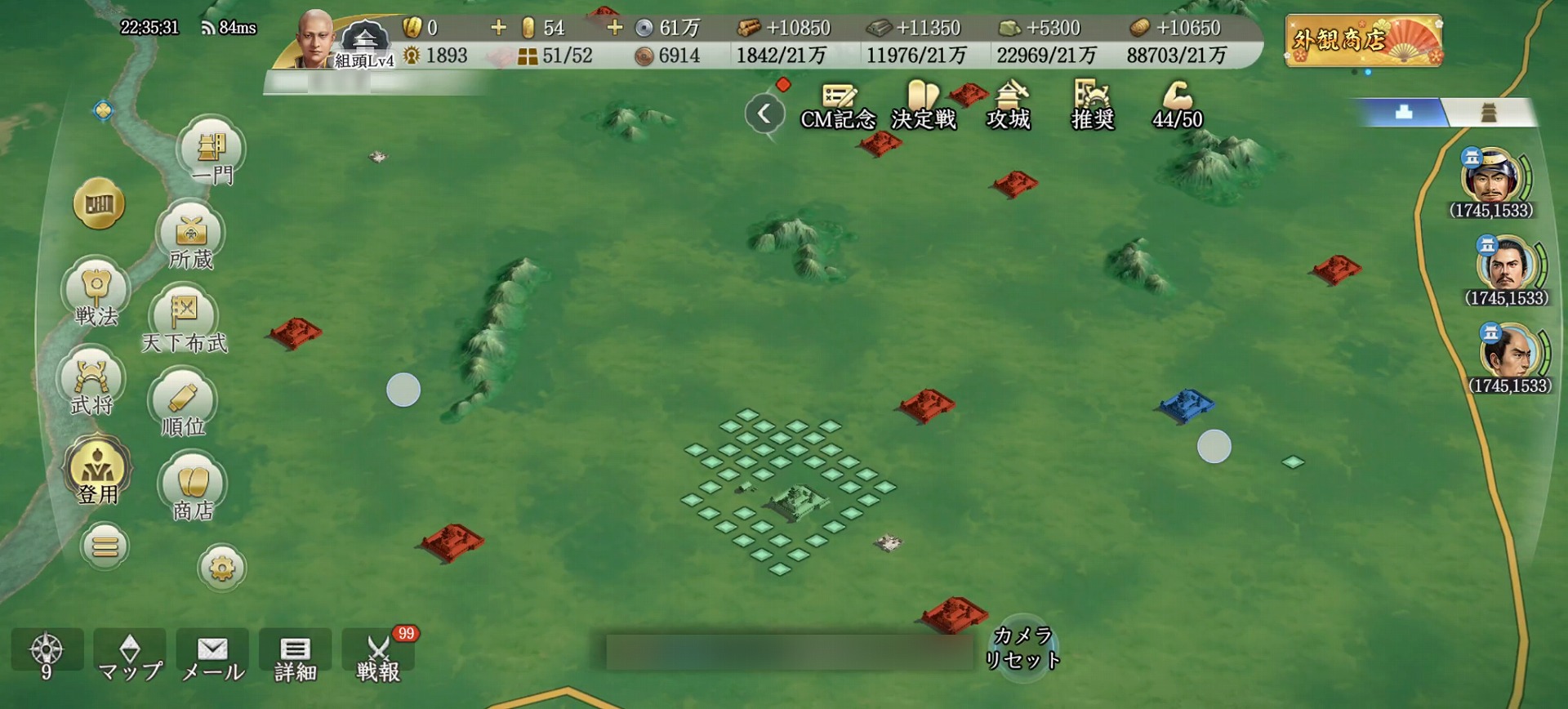This screenshot has width=1568, height=709.
Task: Open the 登用 recruitment screen
Action: point(98,471)
